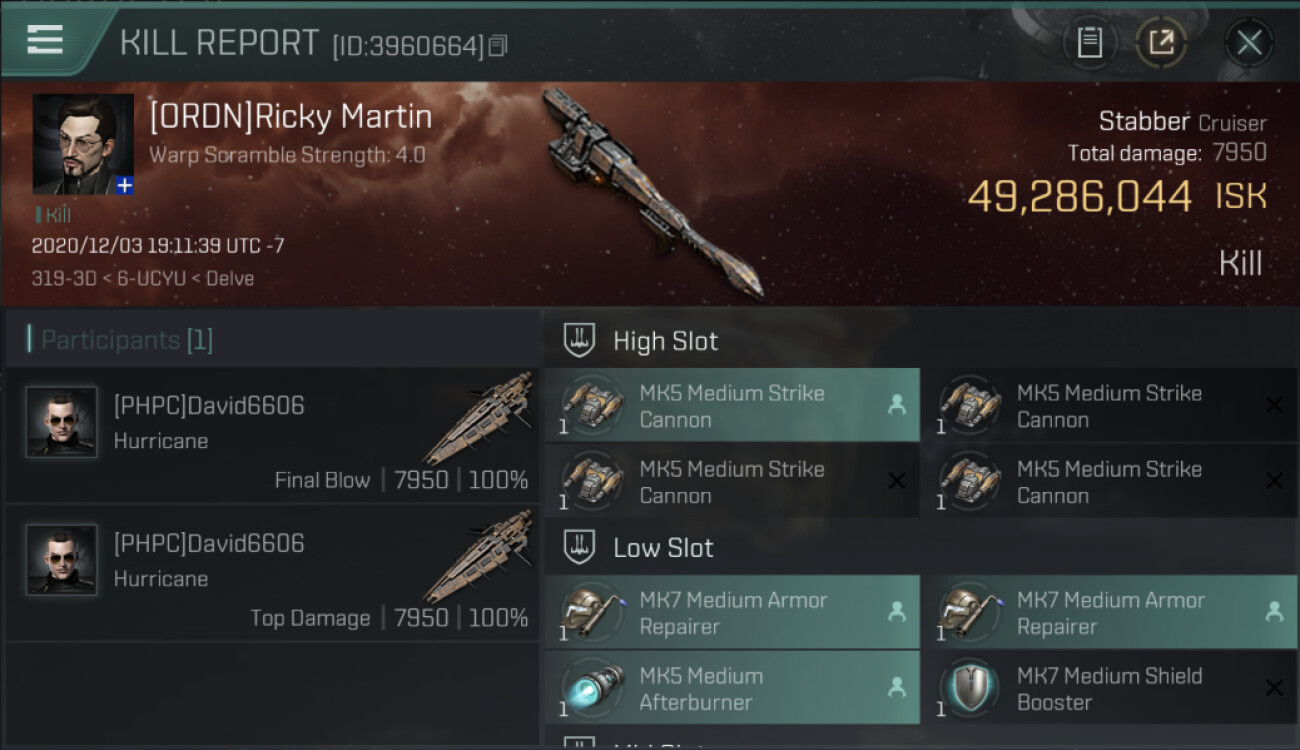Copy the kill report ID
The height and width of the screenshot is (750, 1300).
coord(498,46)
